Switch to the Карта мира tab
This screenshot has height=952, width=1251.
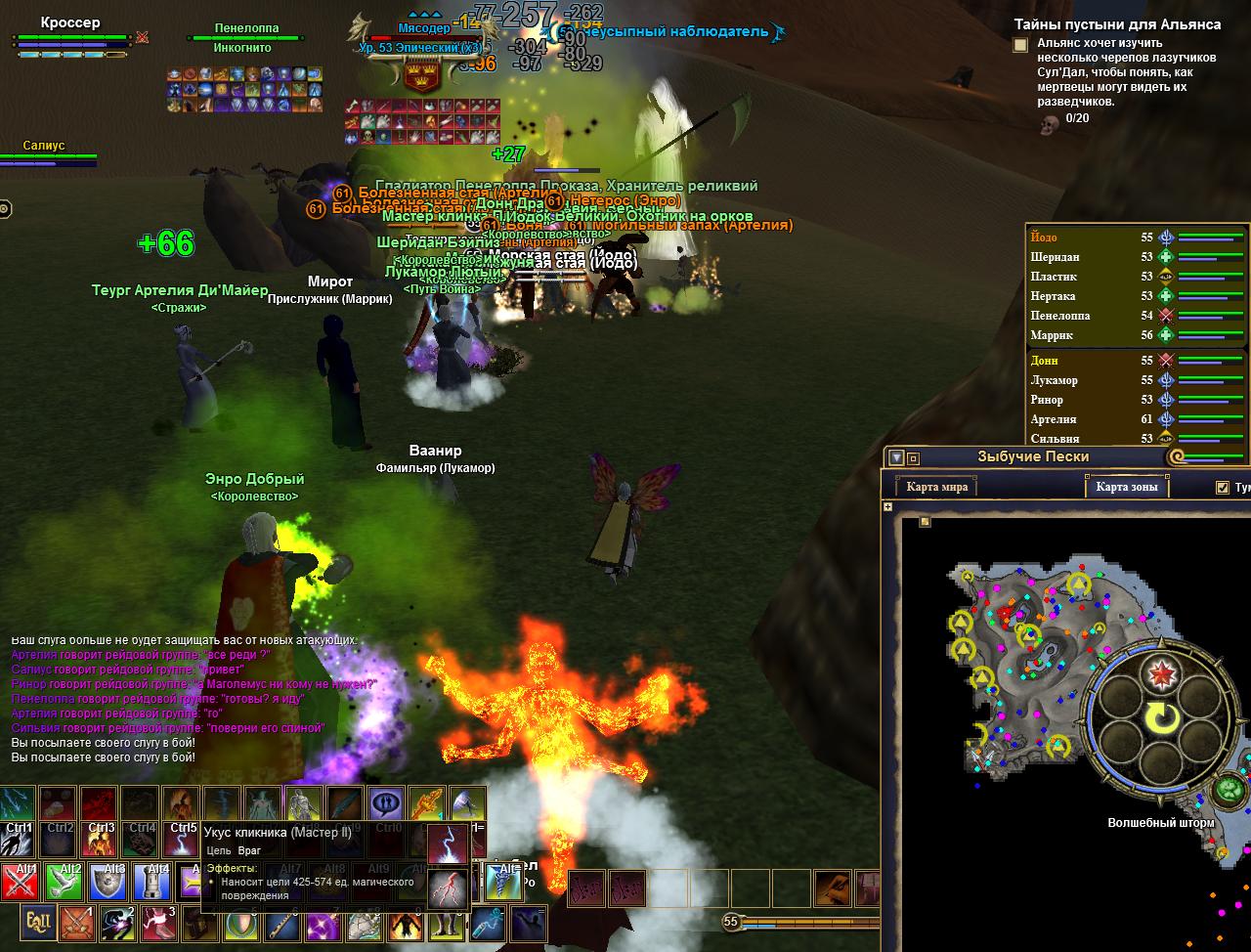click(936, 487)
